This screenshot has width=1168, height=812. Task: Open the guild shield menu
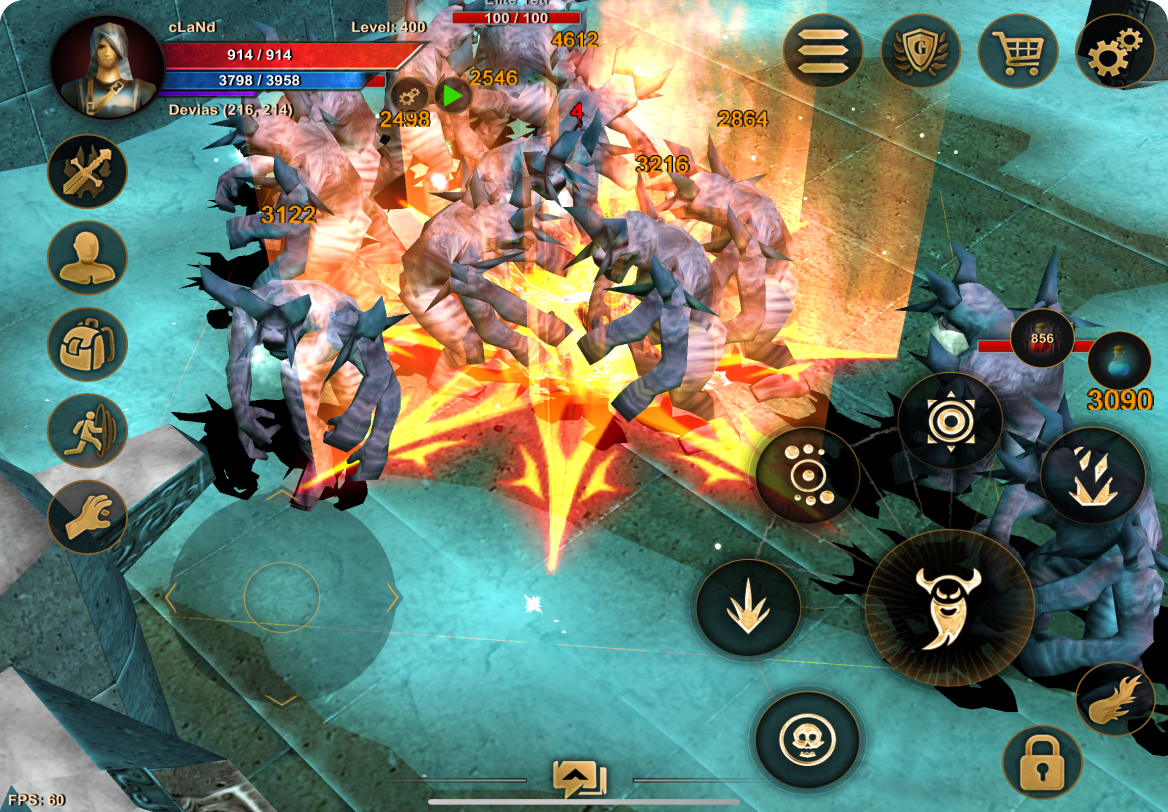[x=920, y=50]
